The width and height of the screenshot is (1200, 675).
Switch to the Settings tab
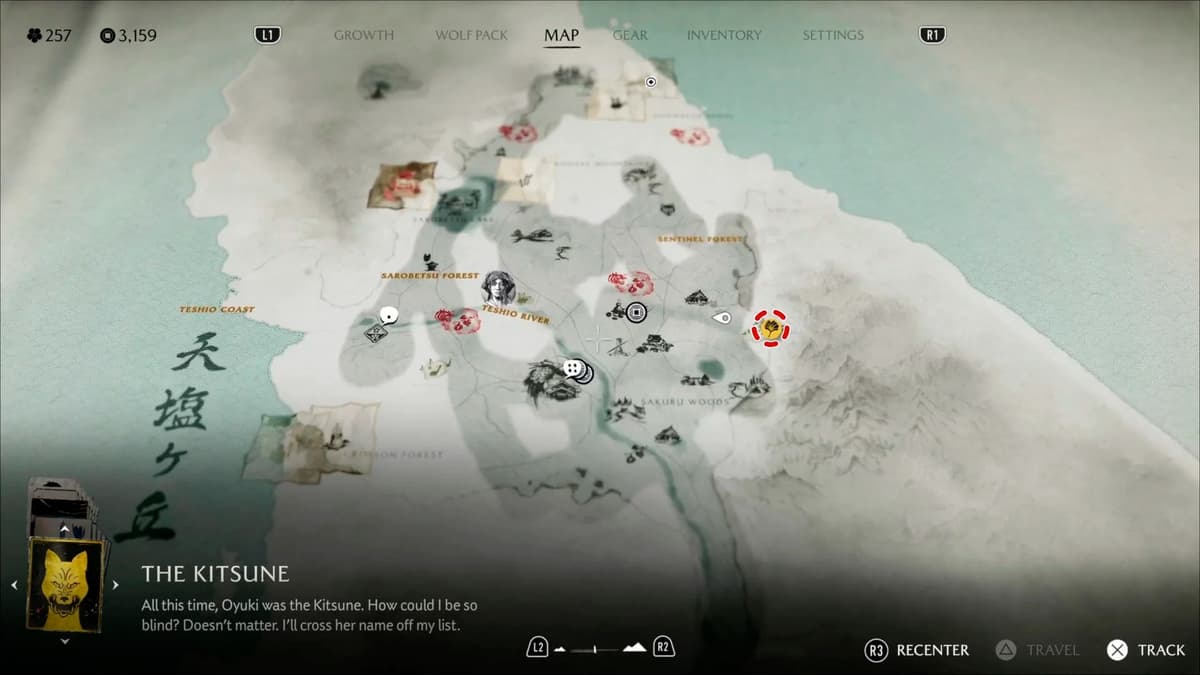pos(832,35)
